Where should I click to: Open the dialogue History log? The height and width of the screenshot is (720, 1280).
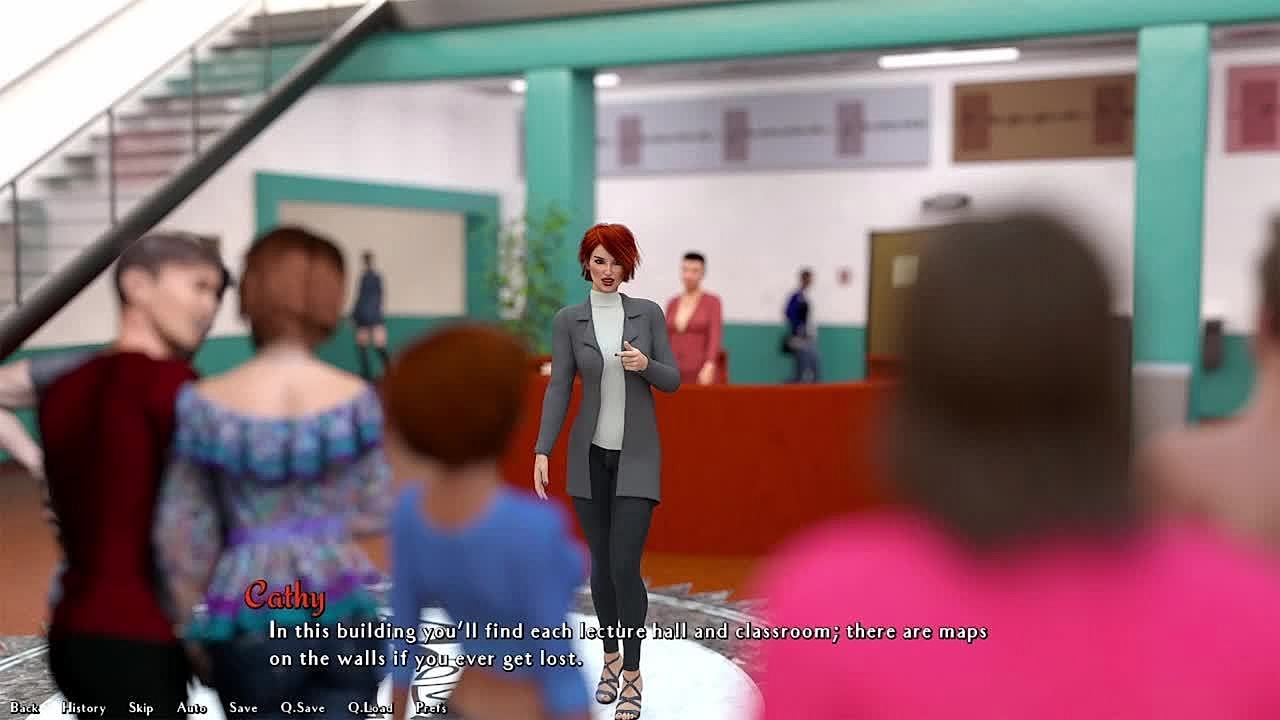click(83, 707)
